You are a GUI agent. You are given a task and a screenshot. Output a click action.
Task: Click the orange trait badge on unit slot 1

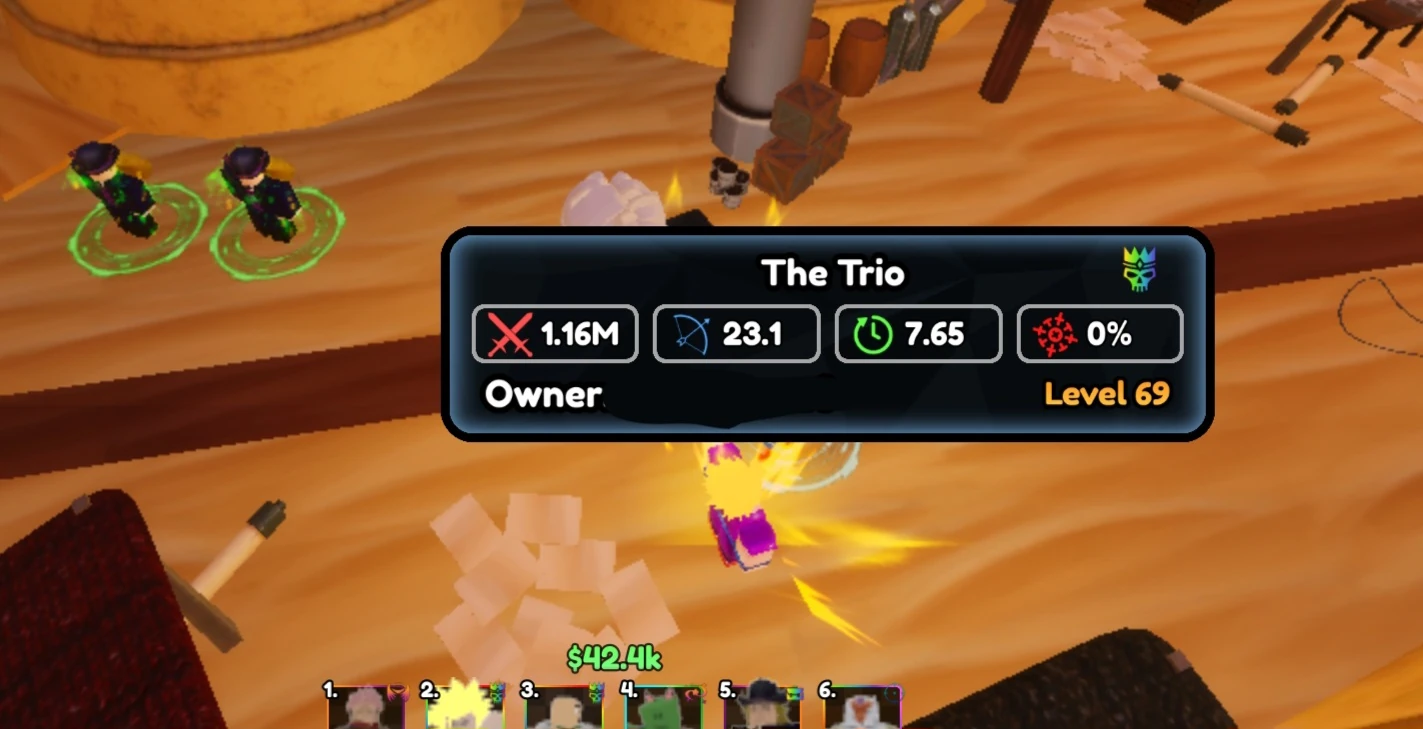click(399, 692)
